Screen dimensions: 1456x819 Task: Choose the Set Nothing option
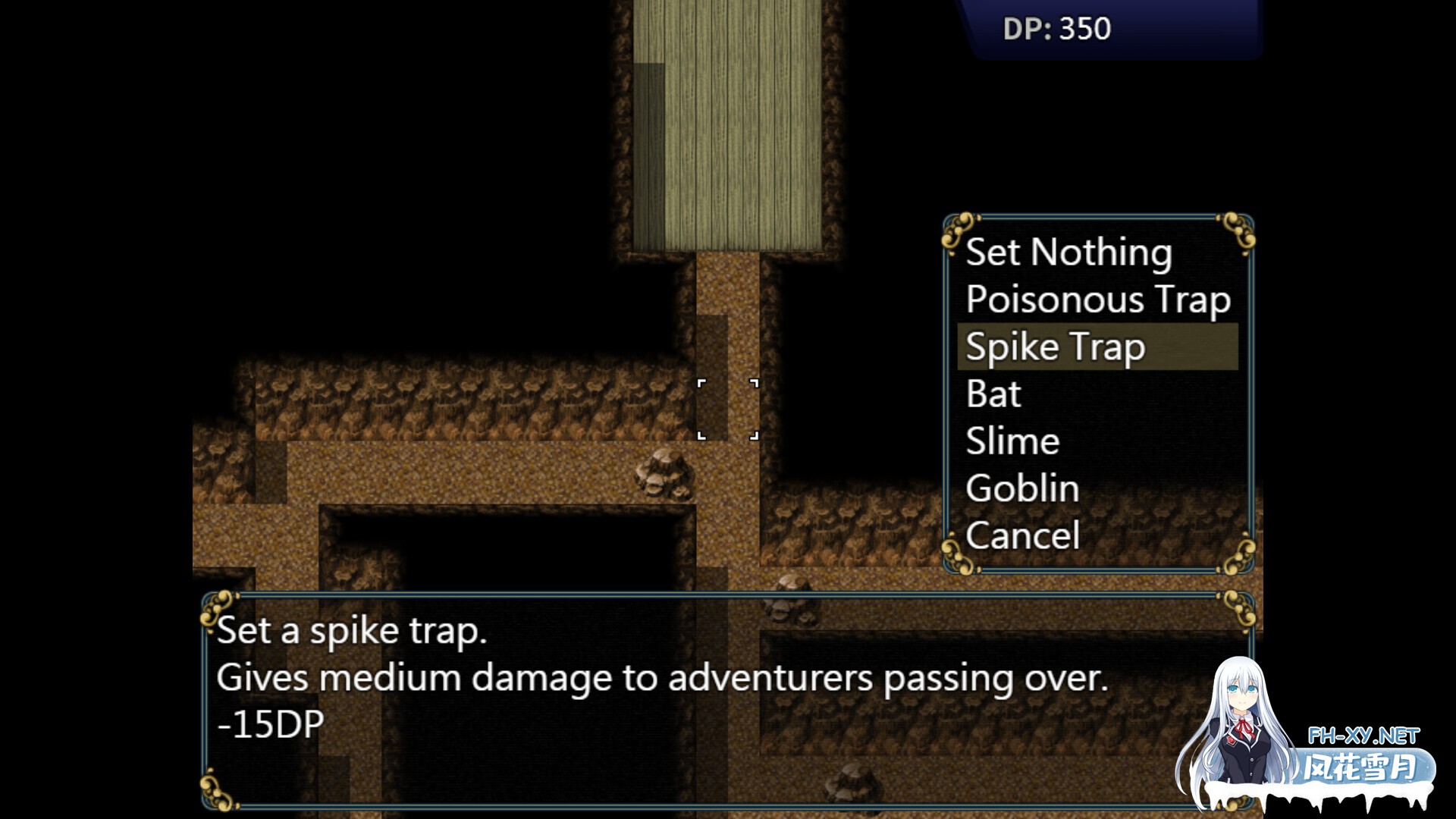(x=1068, y=253)
